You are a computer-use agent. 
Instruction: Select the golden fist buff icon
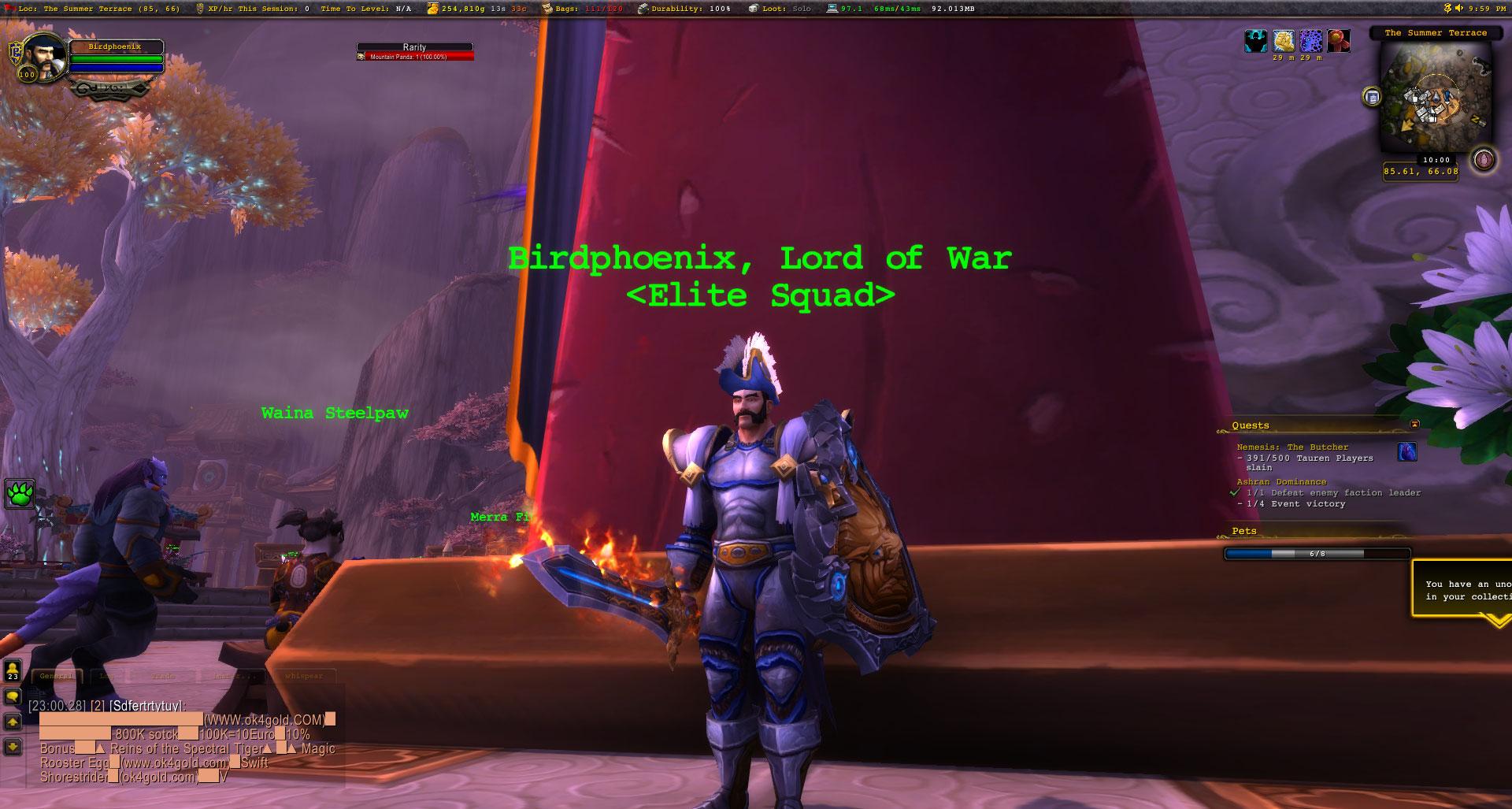pyautogui.click(x=1284, y=41)
